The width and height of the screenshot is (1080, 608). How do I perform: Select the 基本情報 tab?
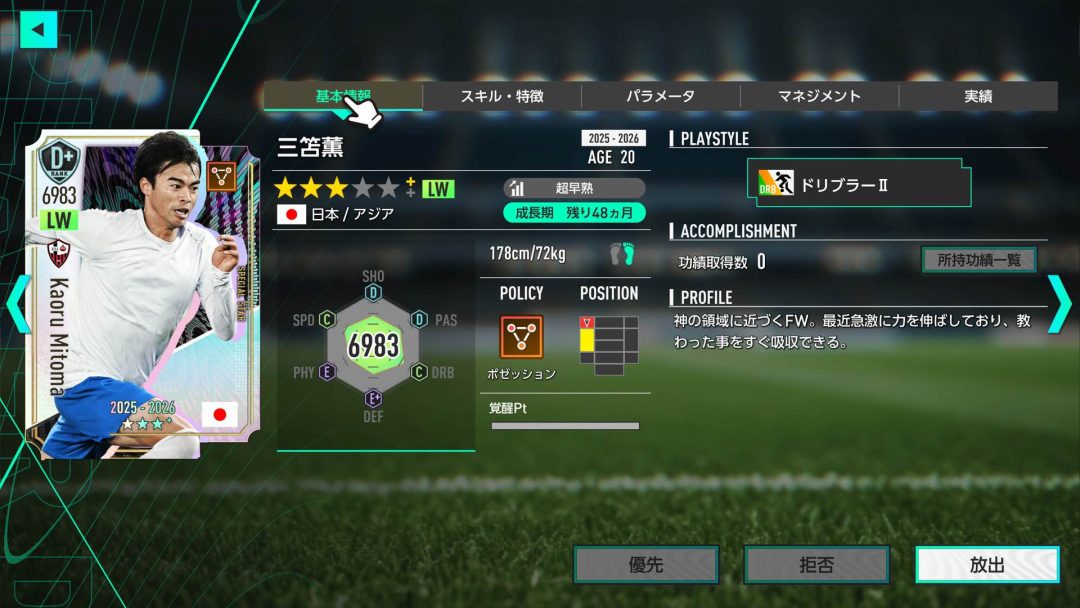(343, 96)
